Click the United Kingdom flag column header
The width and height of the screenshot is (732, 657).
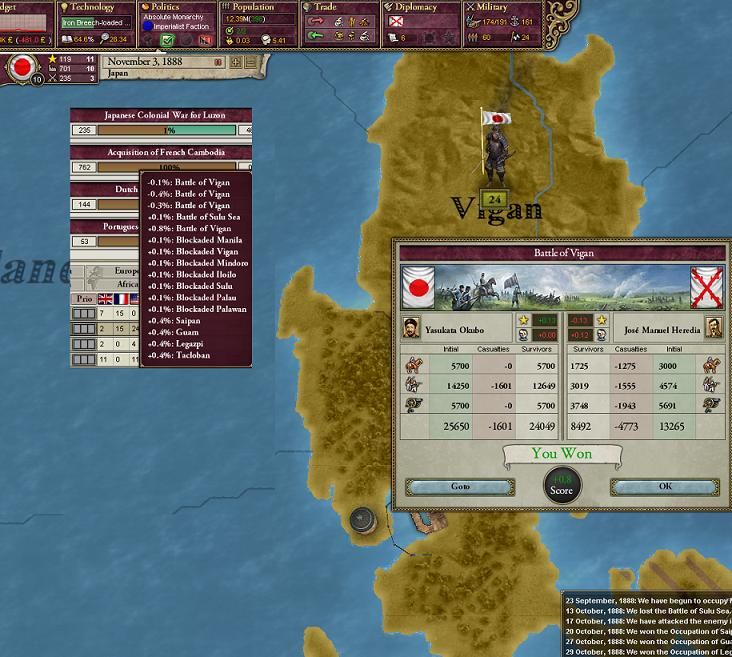[x=104, y=299]
